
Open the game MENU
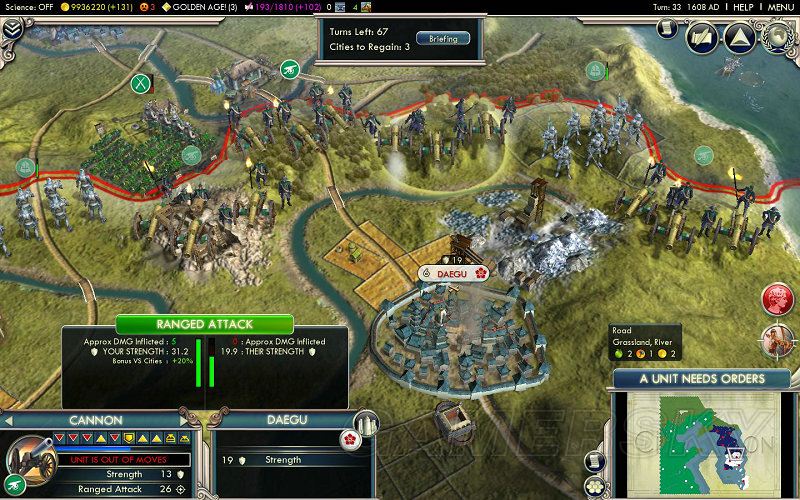(780, 7)
